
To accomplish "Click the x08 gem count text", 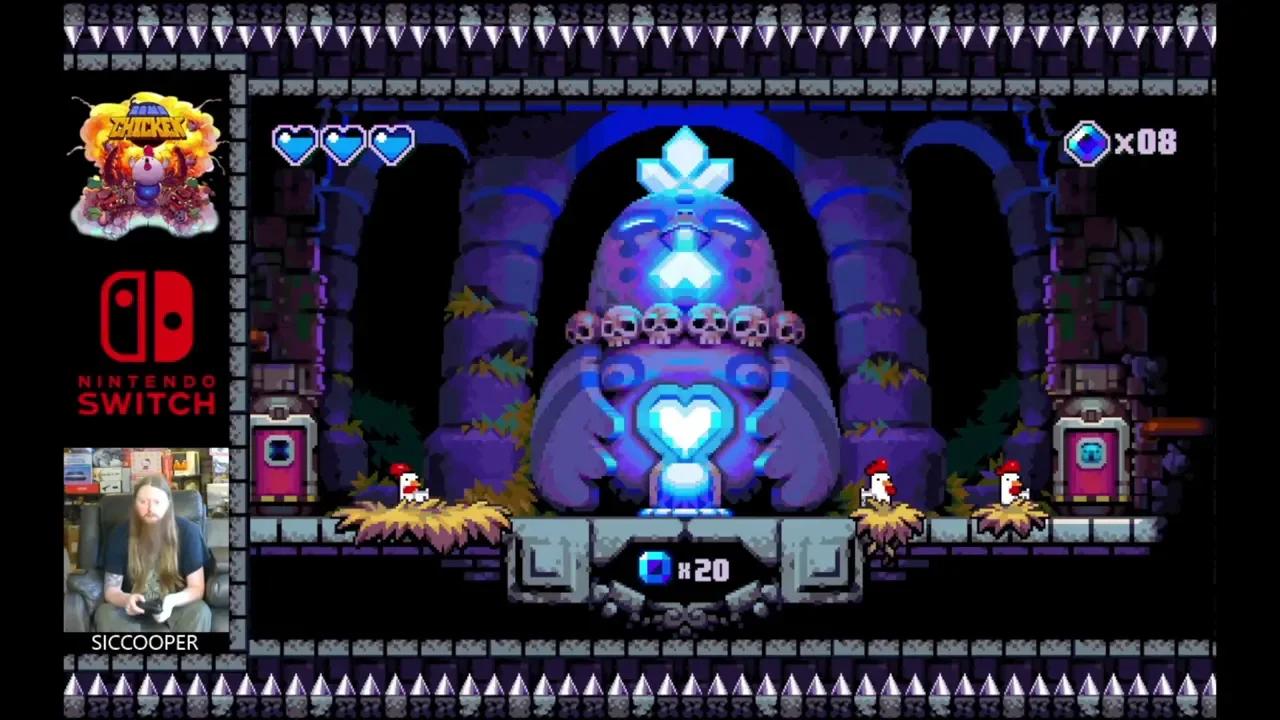I will tap(1143, 143).
